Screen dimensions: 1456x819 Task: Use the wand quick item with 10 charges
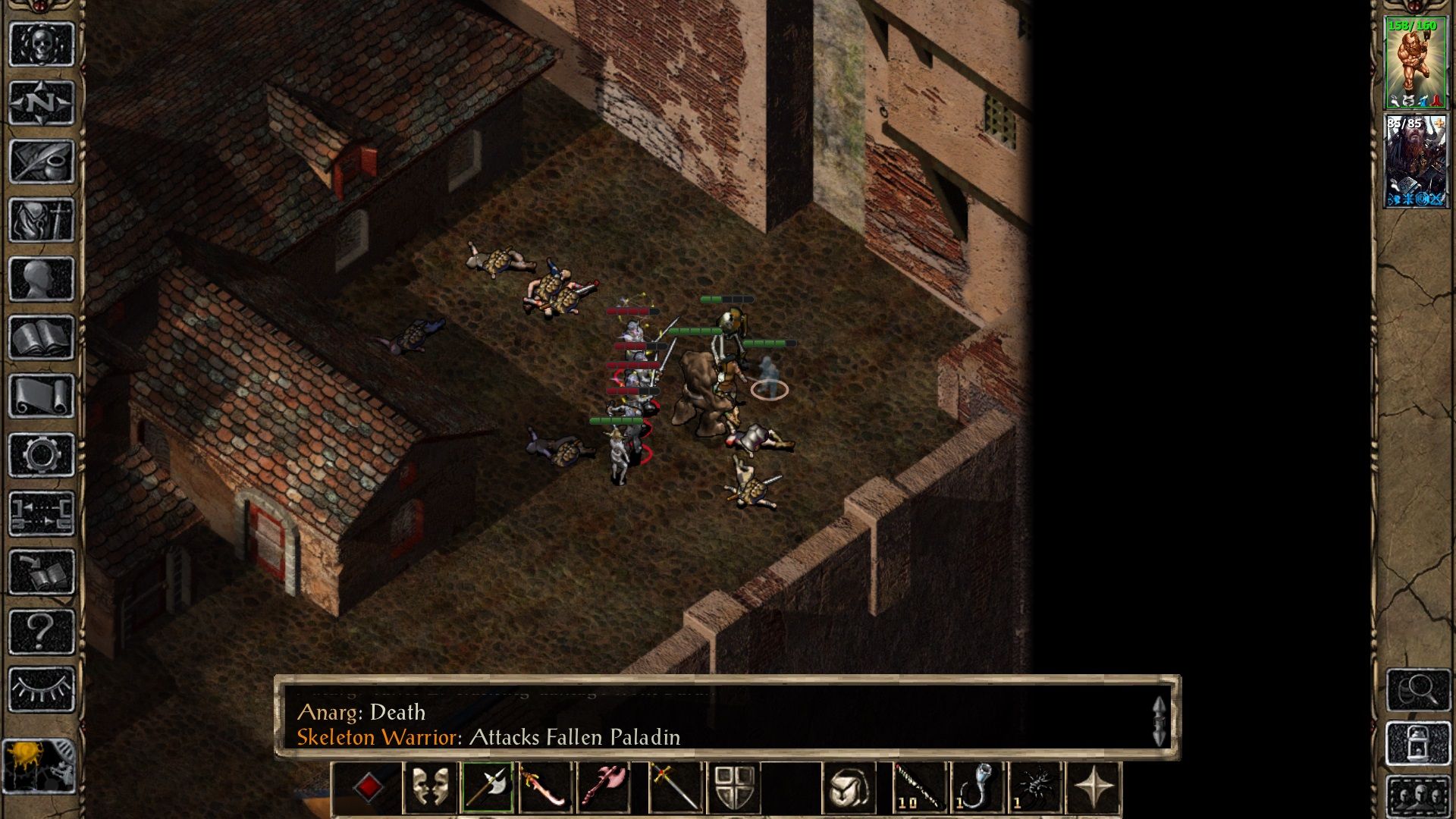[x=918, y=788]
